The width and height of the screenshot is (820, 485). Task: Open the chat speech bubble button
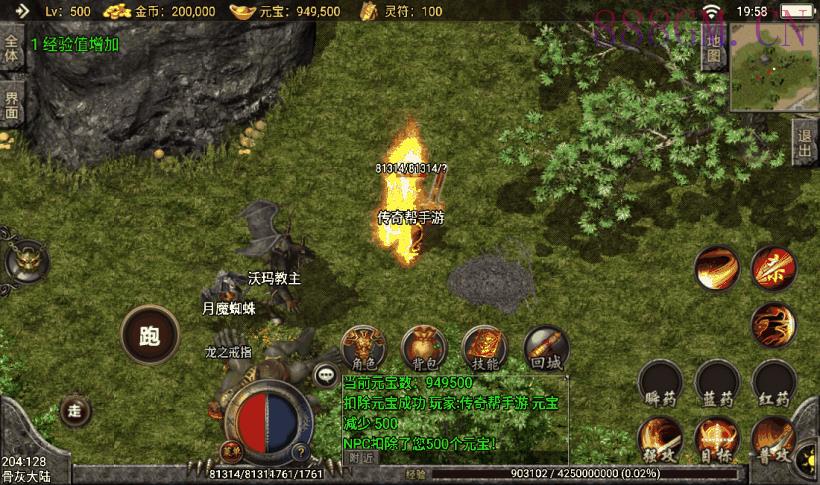[x=324, y=375]
